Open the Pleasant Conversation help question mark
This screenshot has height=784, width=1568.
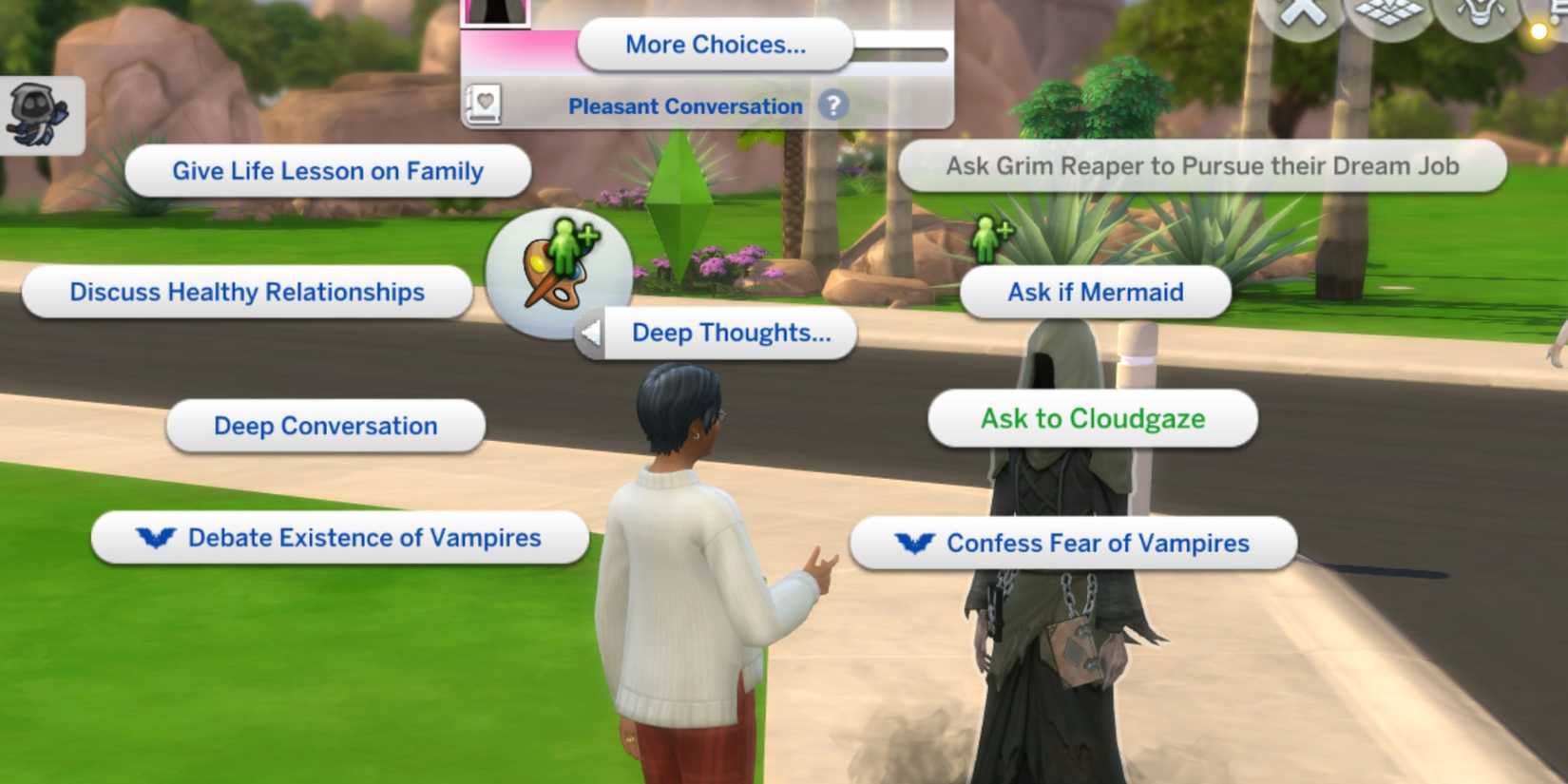pyautogui.click(x=833, y=106)
